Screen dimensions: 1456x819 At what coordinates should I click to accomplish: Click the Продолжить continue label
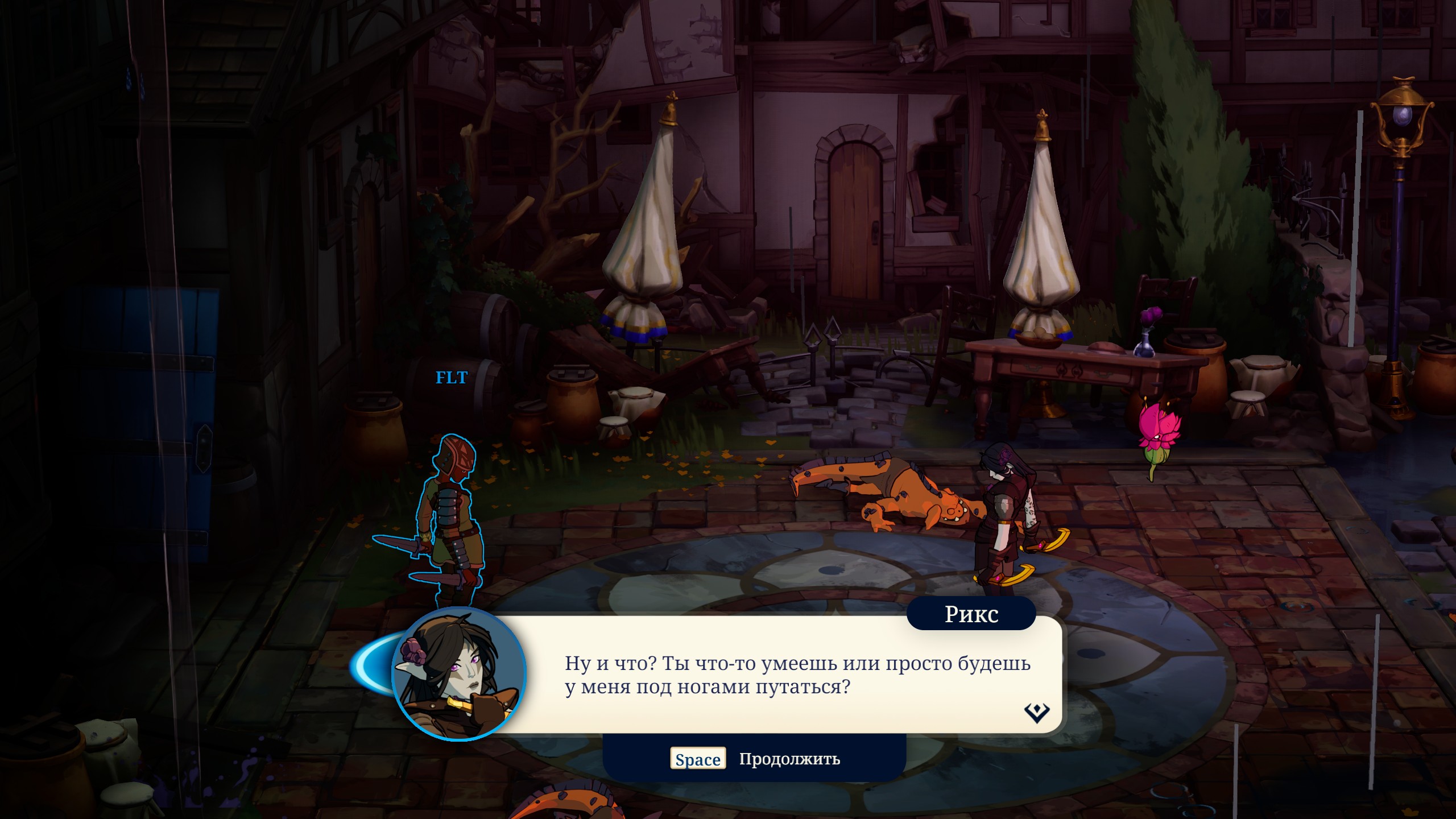(789, 759)
